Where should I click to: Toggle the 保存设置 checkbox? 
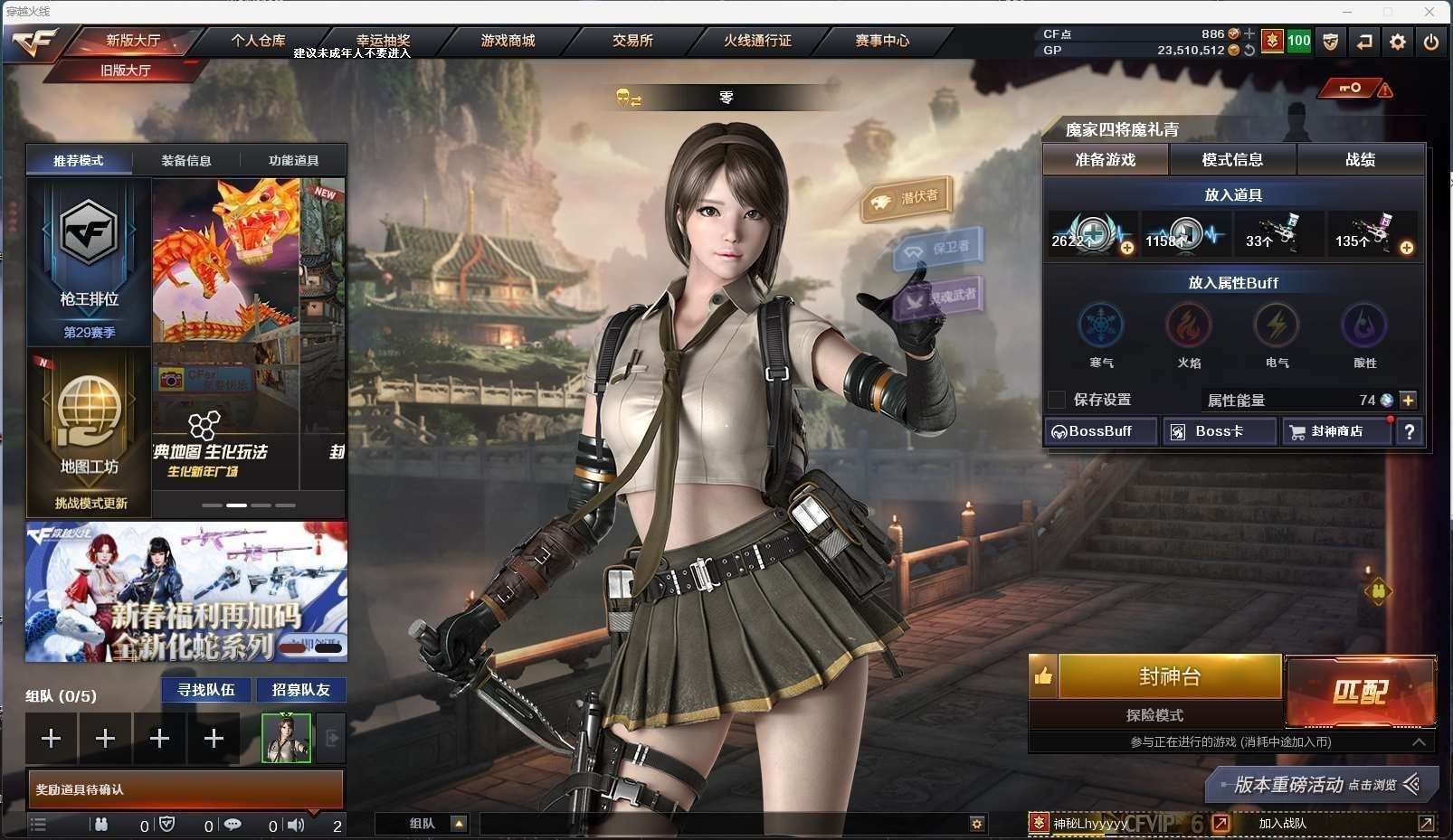(x=1056, y=400)
